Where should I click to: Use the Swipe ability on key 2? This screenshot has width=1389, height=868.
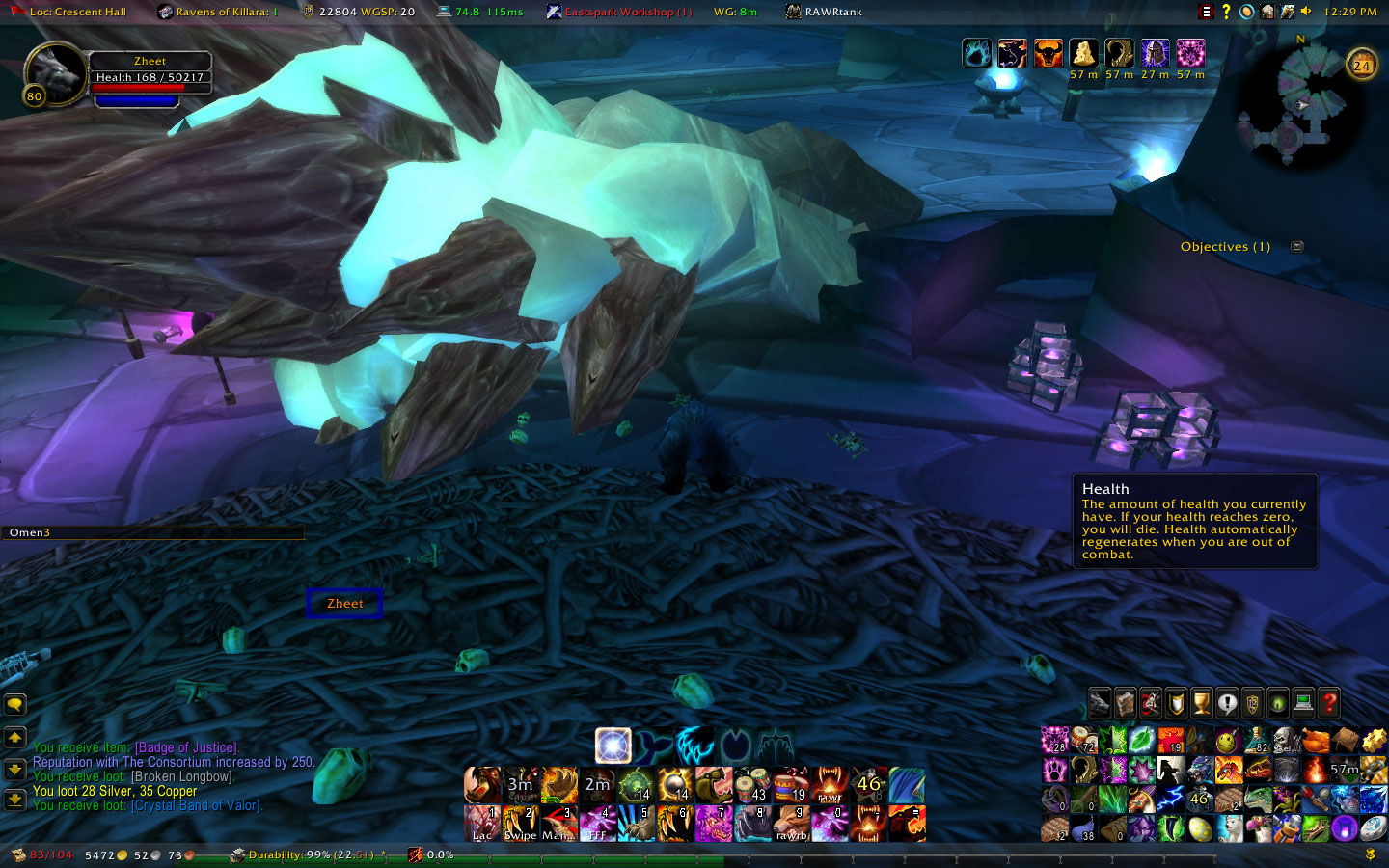pos(520,824)
